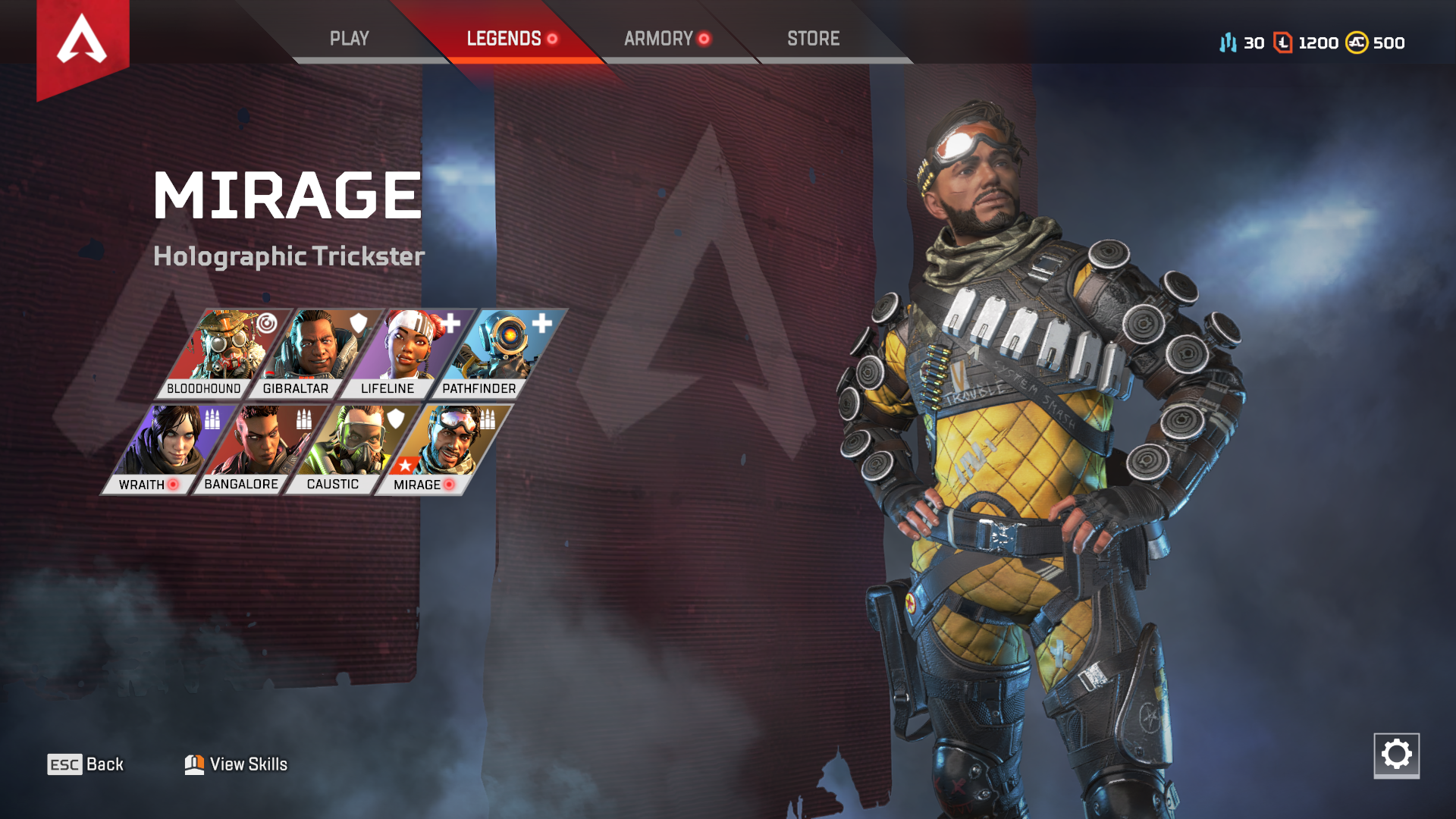Click the recon class icon on Bloodhound's tile
The height and width of the screenshot is (819, 1456).
[x=266, y=324]
